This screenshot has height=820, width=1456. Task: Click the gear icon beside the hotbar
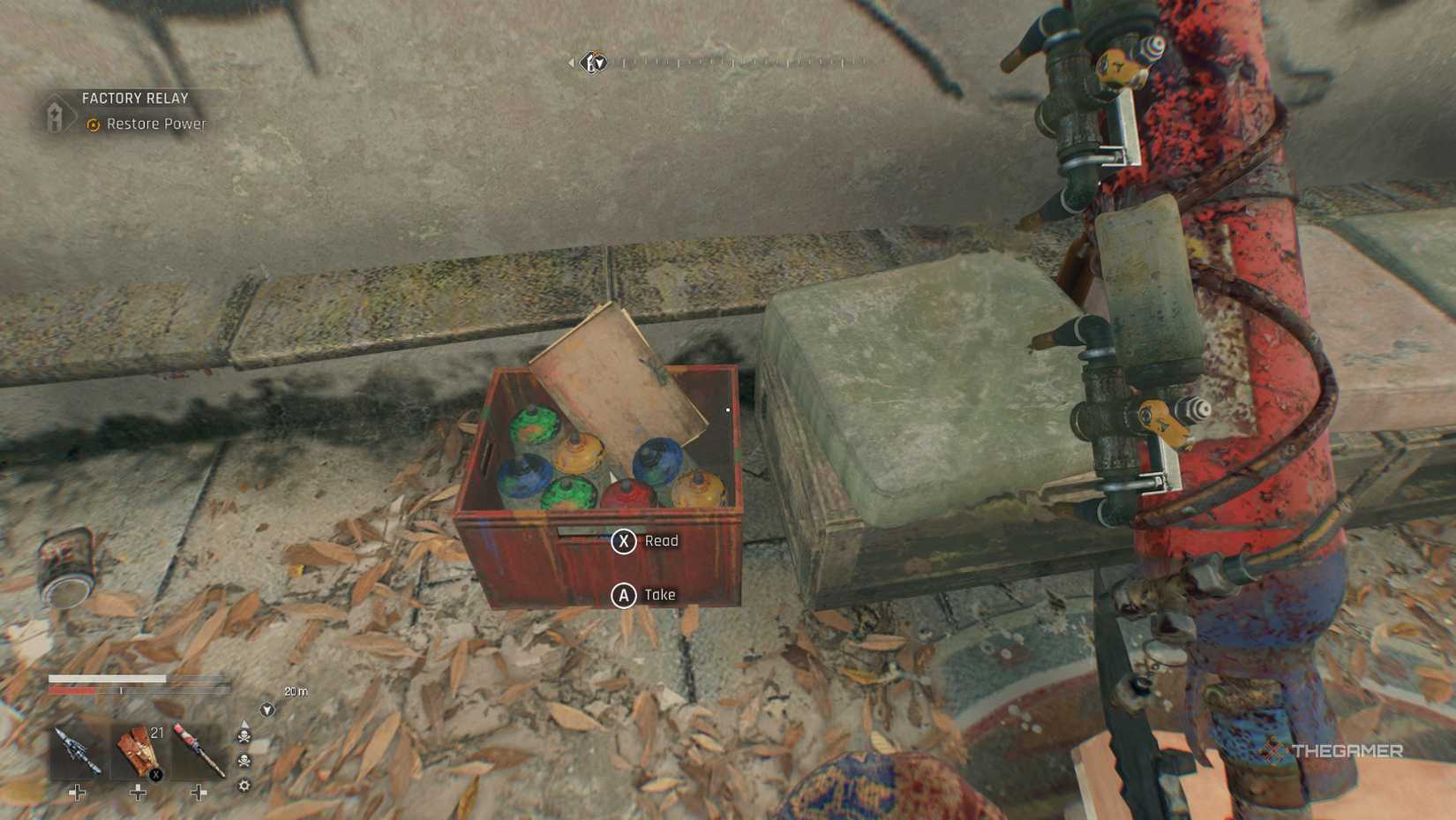[244, 786]
